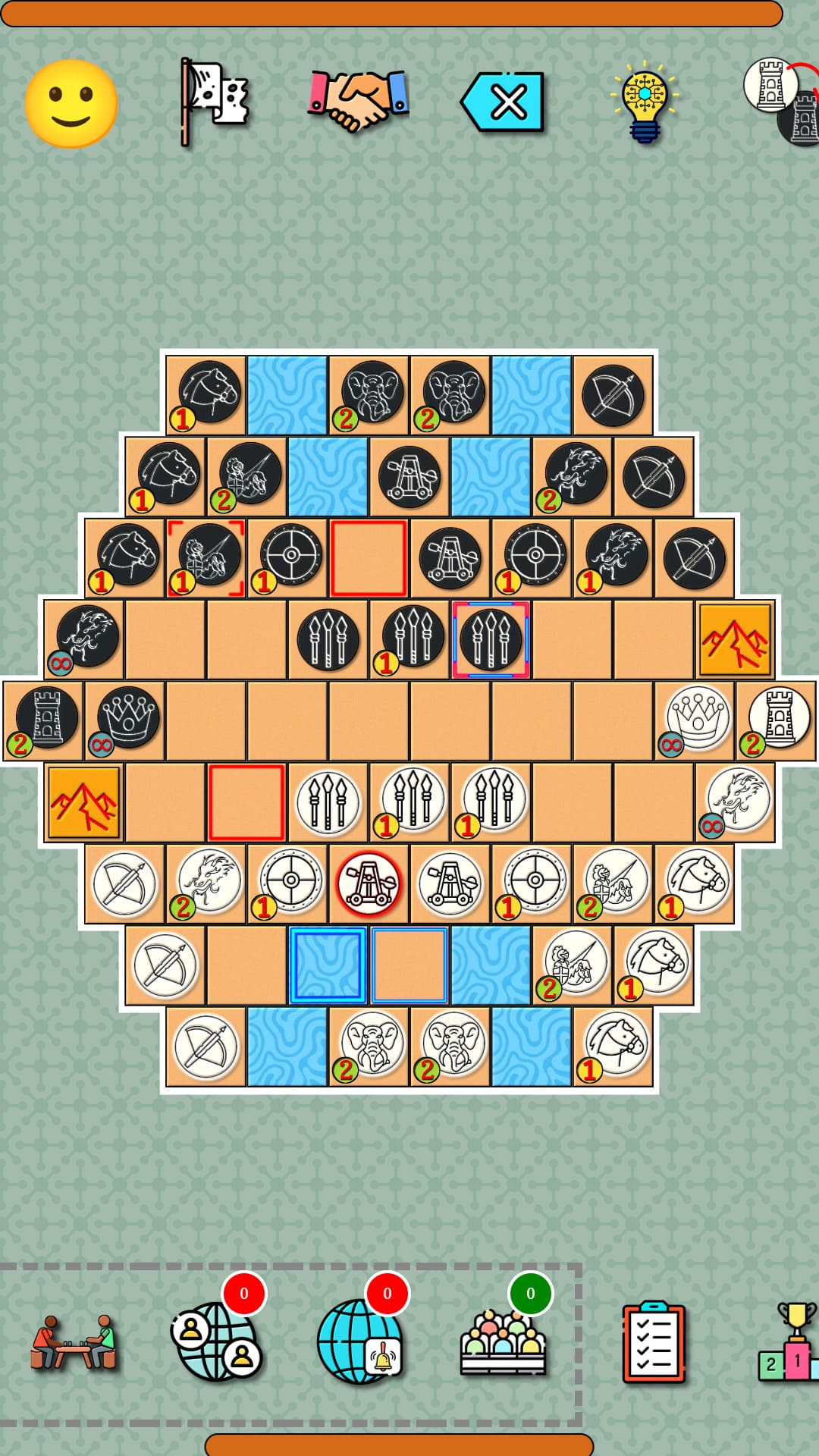Select the black knight in red brackets
Image resolution: width=819 pixels, height=1456 pixels.
click(x=206, y=557)
